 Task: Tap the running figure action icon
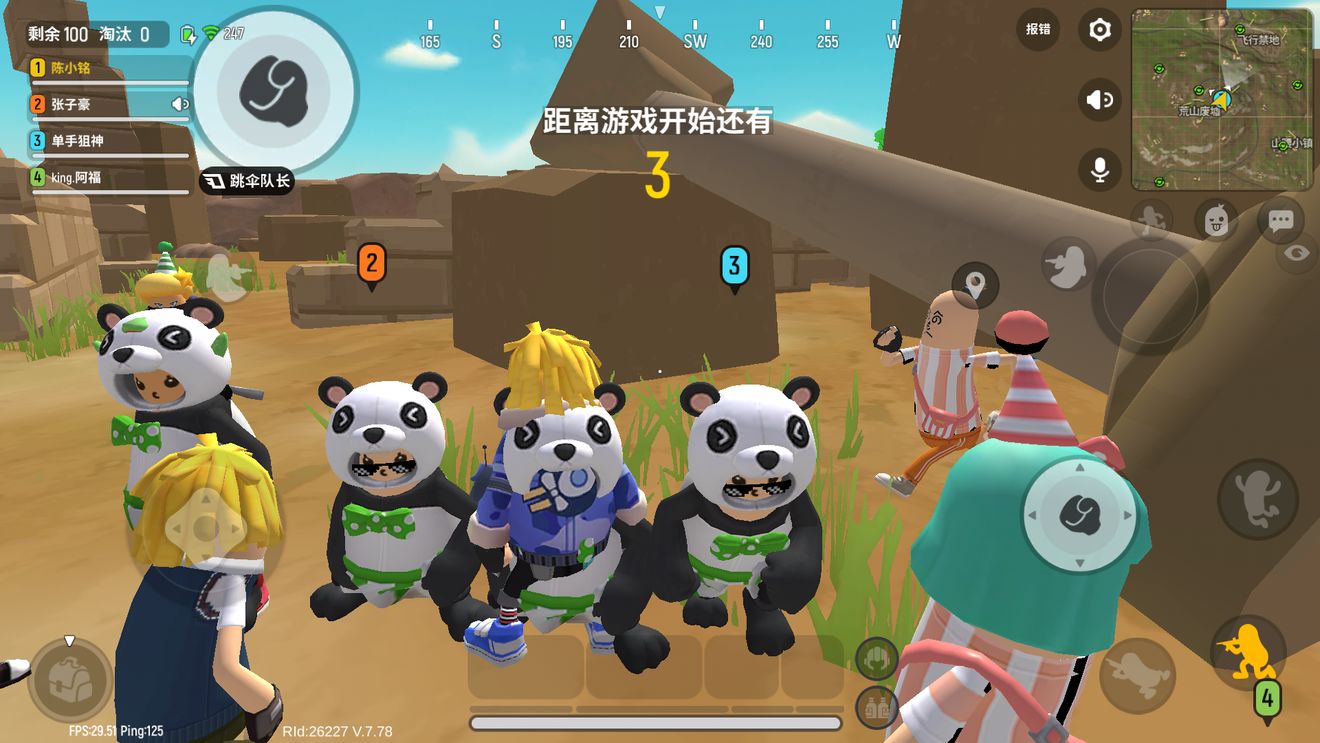point(1152,219)
